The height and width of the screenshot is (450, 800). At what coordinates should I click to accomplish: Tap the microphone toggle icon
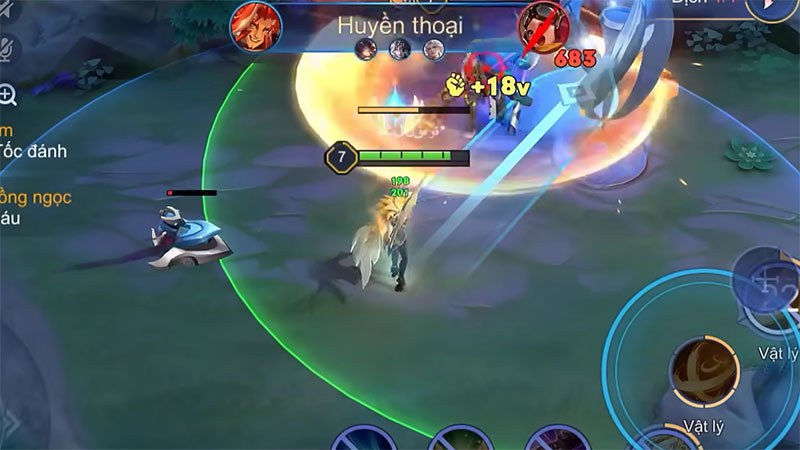tap(8, 47)
